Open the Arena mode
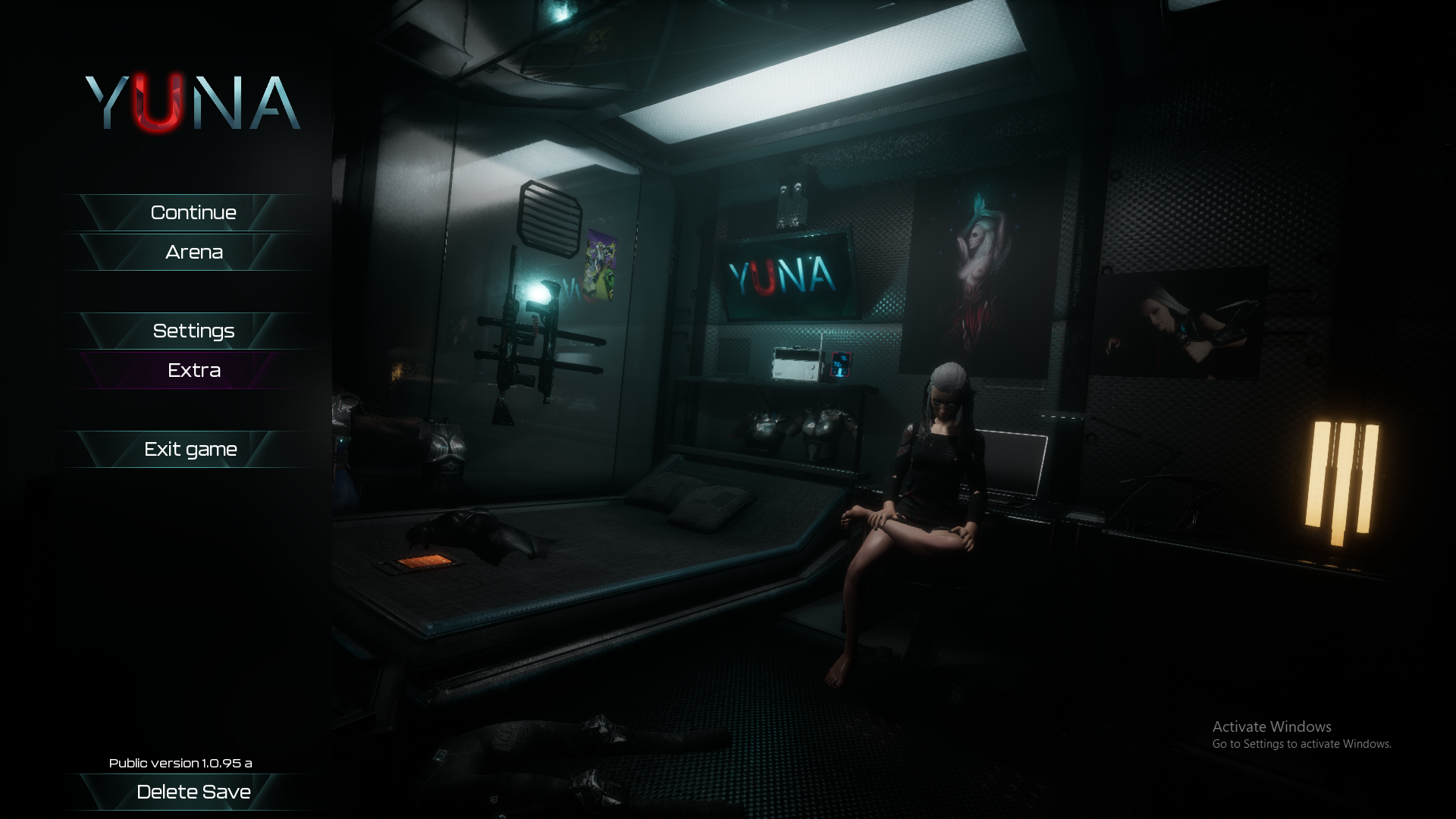The image size is (1456, 819). pyautogui.click(x=193, y=253)
